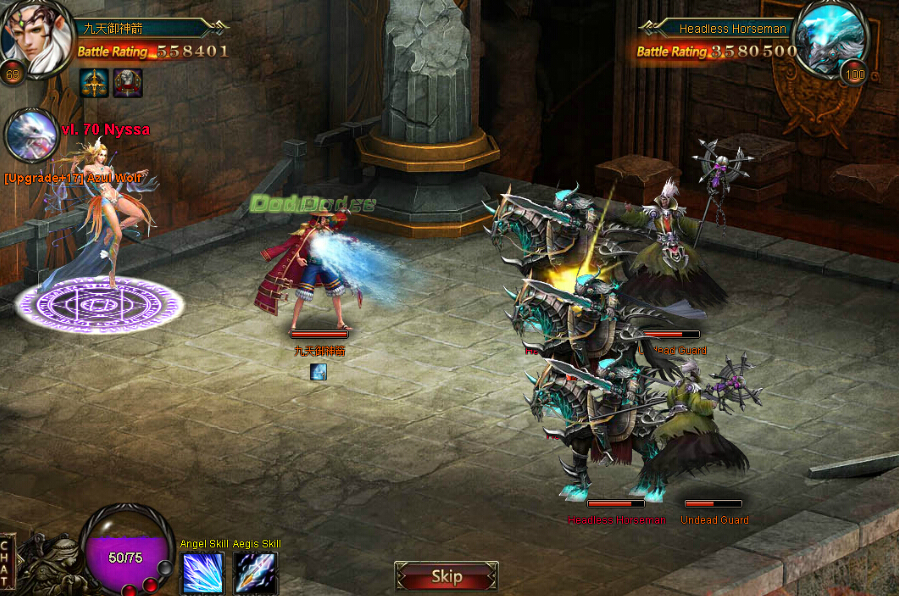This screenshot has width=899, height=596.
Task: Inspect the golden cross buff icon
Action: click(x=94, y=83)
